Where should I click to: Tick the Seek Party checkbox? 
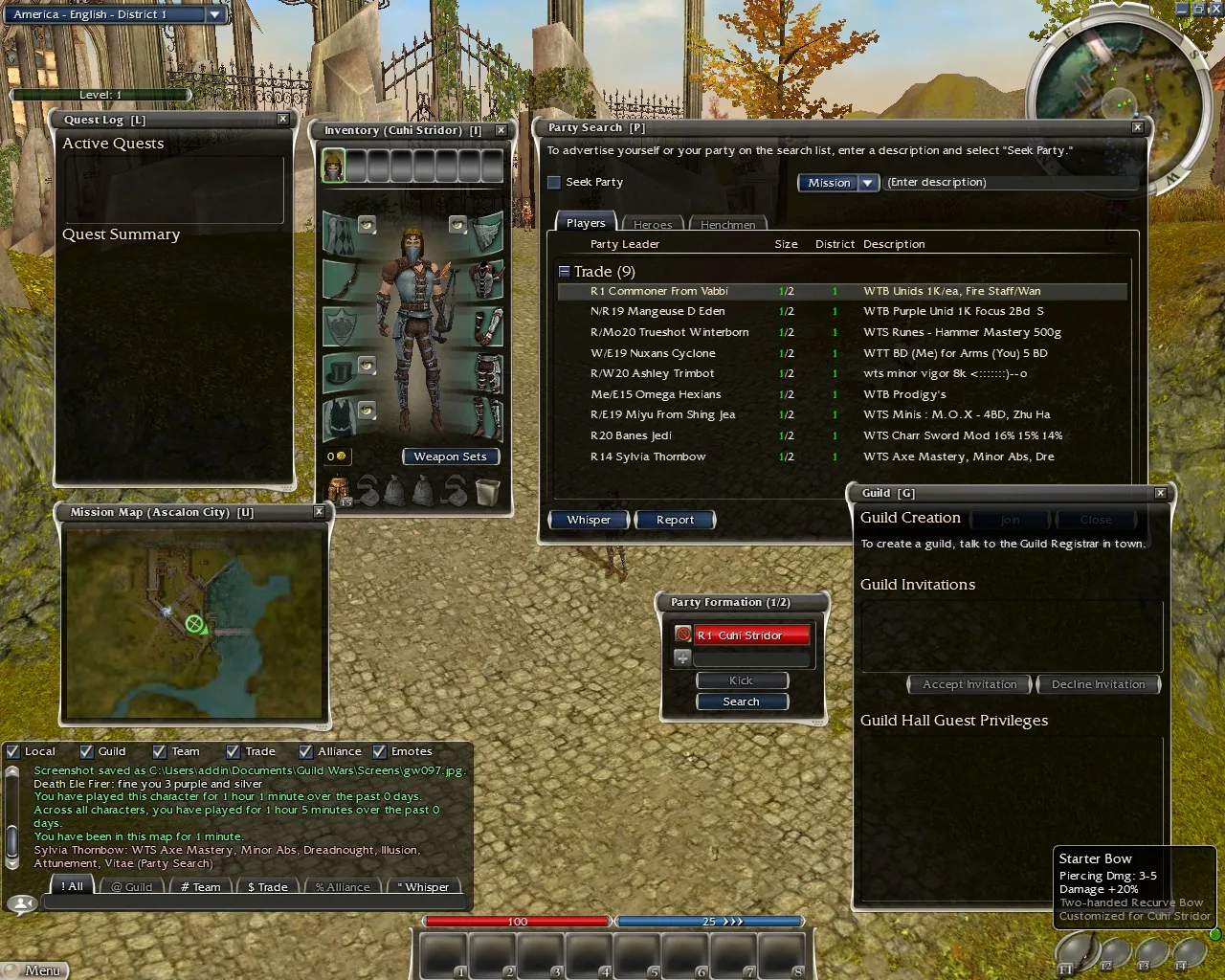coord(554,183)
